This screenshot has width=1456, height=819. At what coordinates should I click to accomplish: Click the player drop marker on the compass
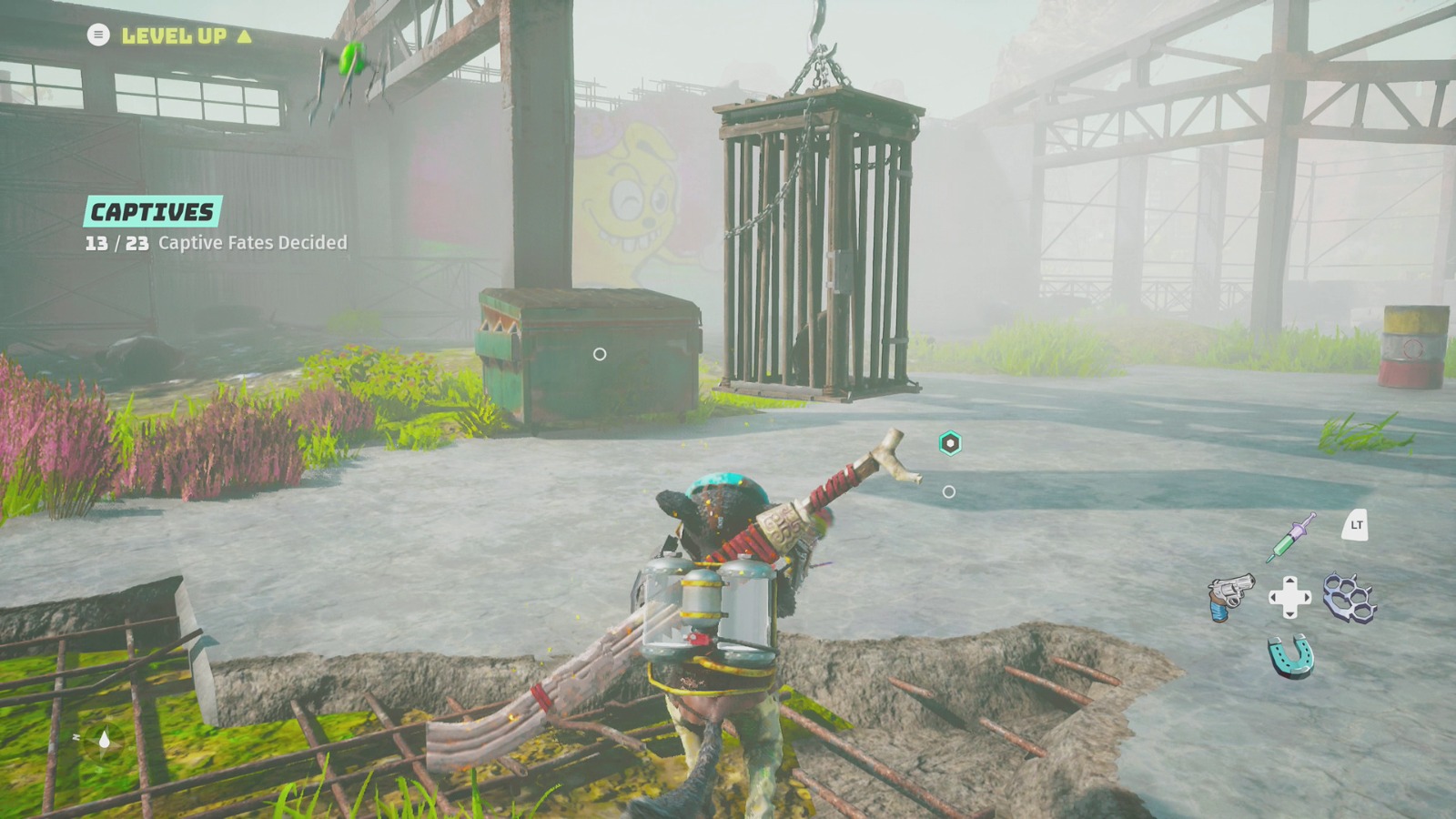105,739
